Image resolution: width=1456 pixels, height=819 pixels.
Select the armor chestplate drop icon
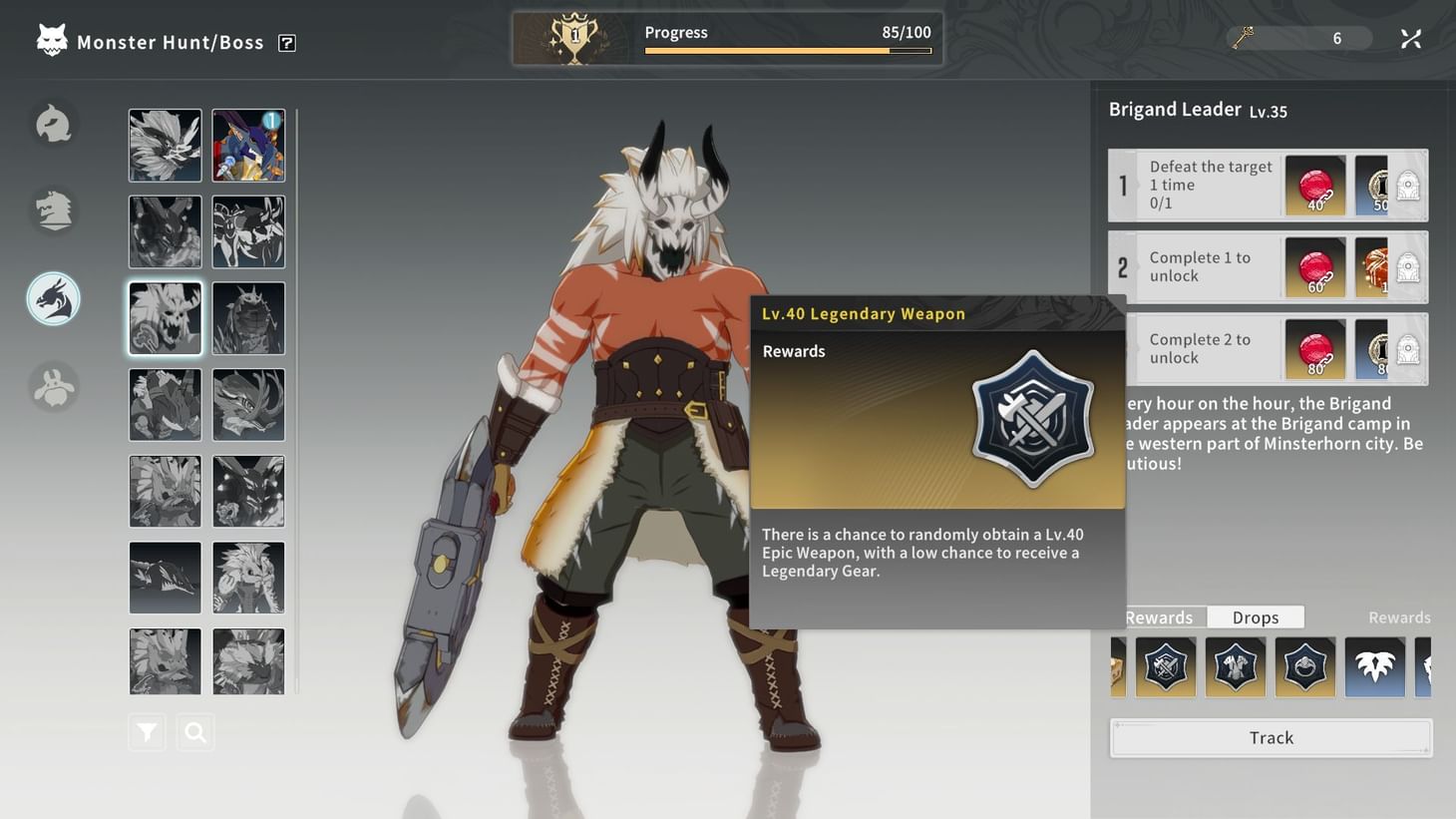(1236, 666)
